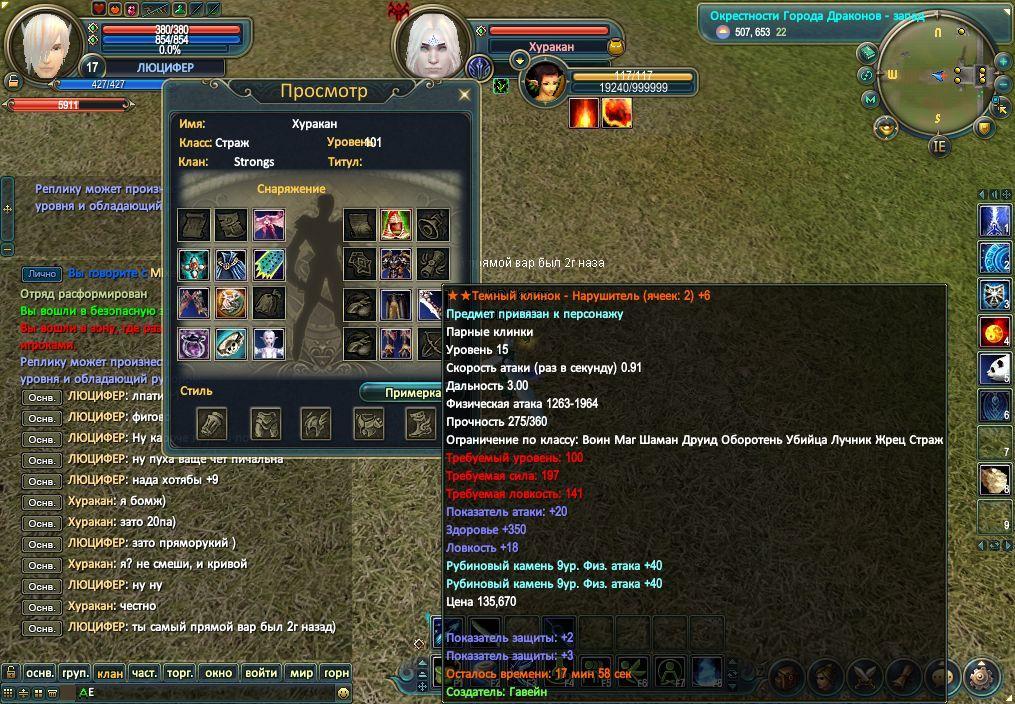This screenshot has width=1015, height=704.
Task: Select the груп. group chat channel
Action: point(75,673)
